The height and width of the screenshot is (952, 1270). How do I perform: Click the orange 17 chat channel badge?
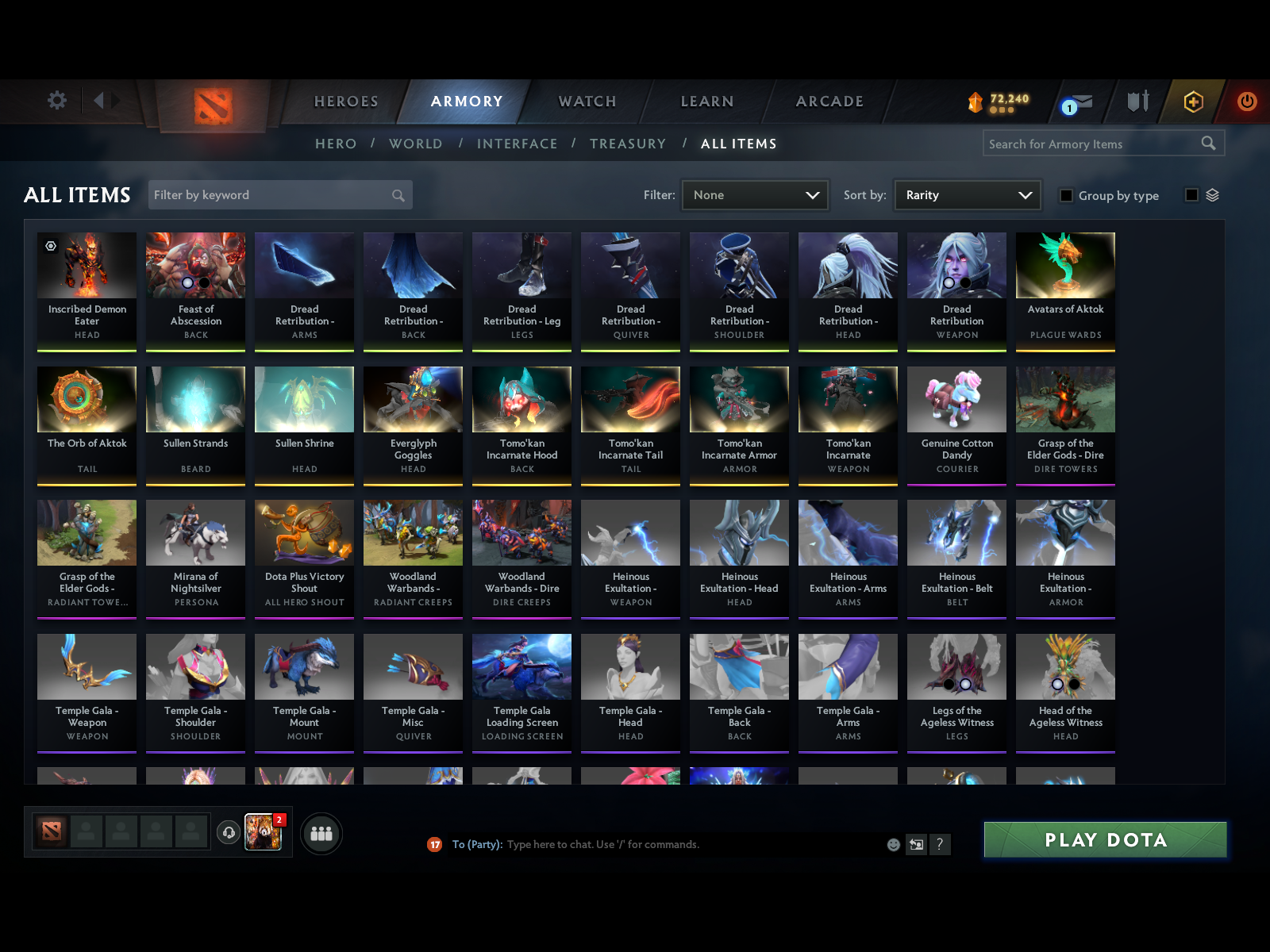coord(435,844)
